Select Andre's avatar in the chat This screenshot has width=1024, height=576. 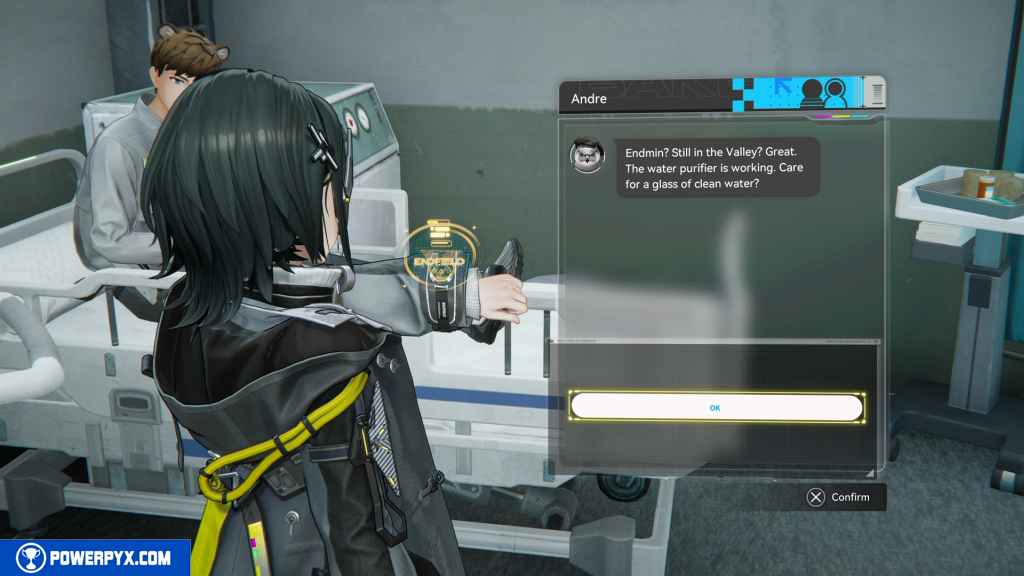pos(586,156)
